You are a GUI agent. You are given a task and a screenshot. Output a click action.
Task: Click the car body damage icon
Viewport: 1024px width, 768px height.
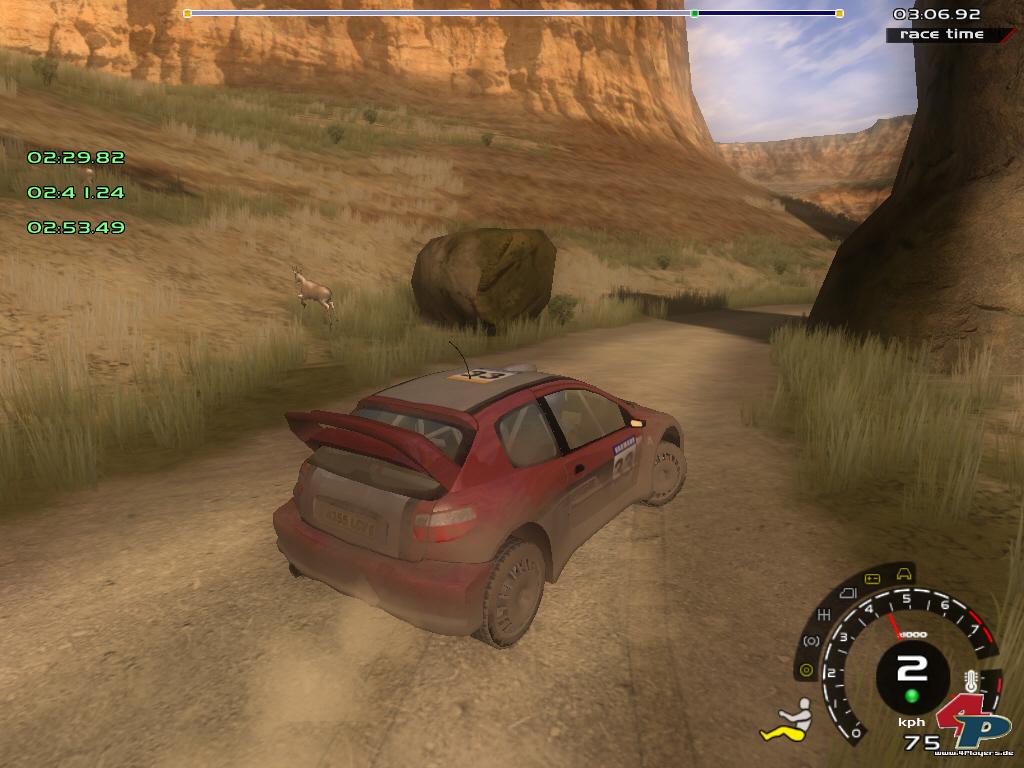click(905, 574)
